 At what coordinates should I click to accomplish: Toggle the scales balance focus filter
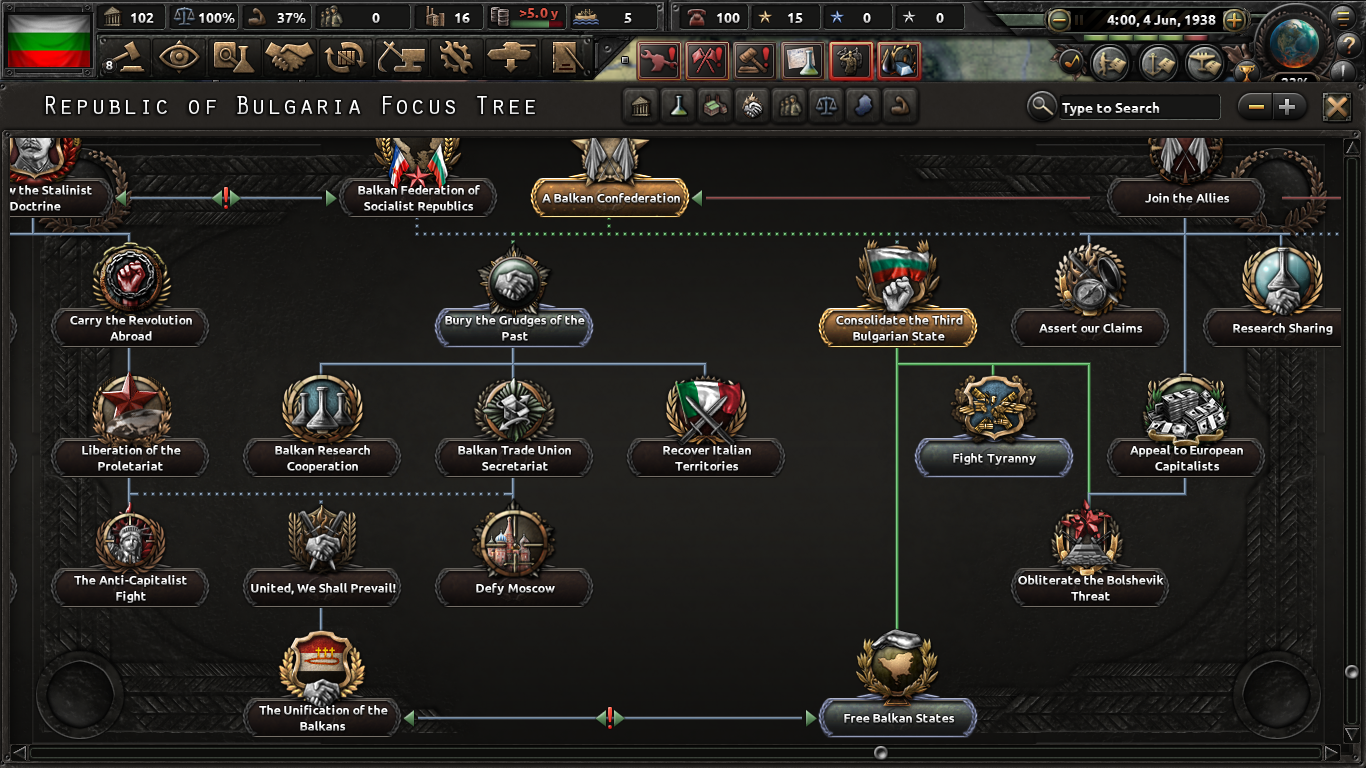(x=827, y=106)
